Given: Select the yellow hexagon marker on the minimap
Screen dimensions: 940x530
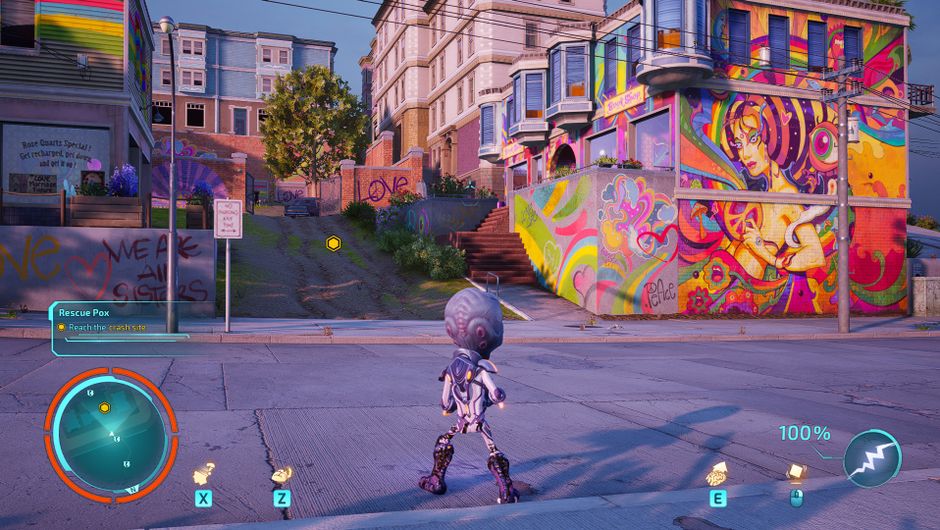Looking at the screenshot, I should pyautogui.click(x=104, y=407).
